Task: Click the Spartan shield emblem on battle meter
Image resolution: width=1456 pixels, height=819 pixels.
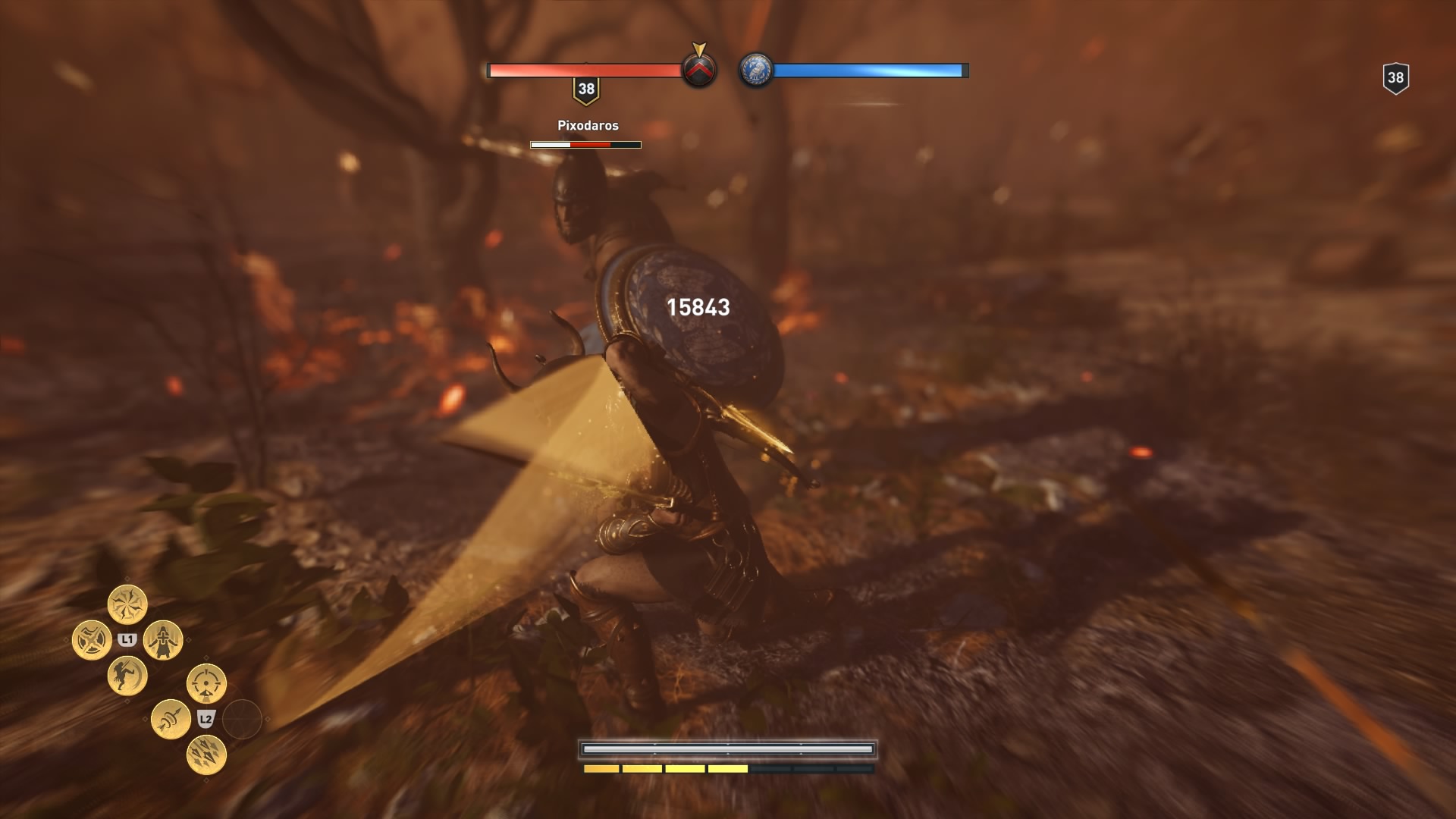Action: pos(700,70)
